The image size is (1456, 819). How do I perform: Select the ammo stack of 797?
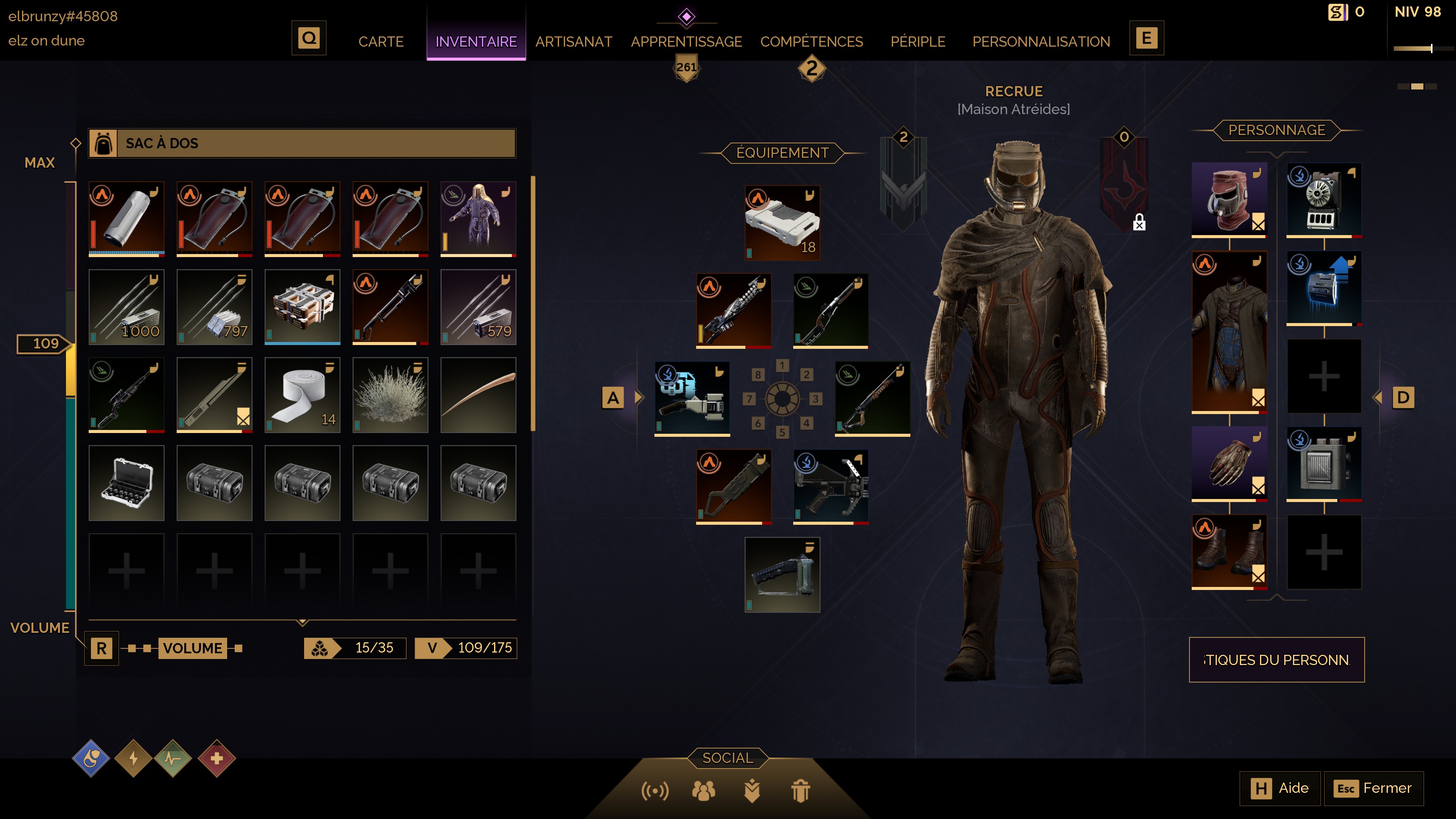pos(214,307)
